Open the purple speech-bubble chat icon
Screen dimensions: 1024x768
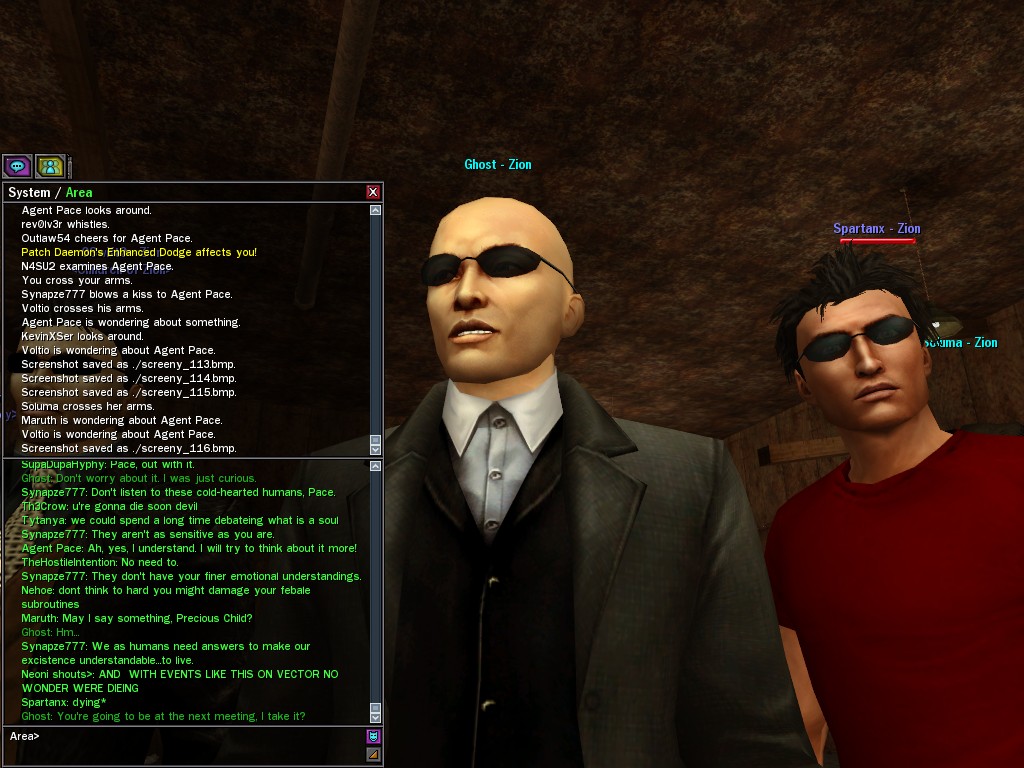tap(17, 166)
